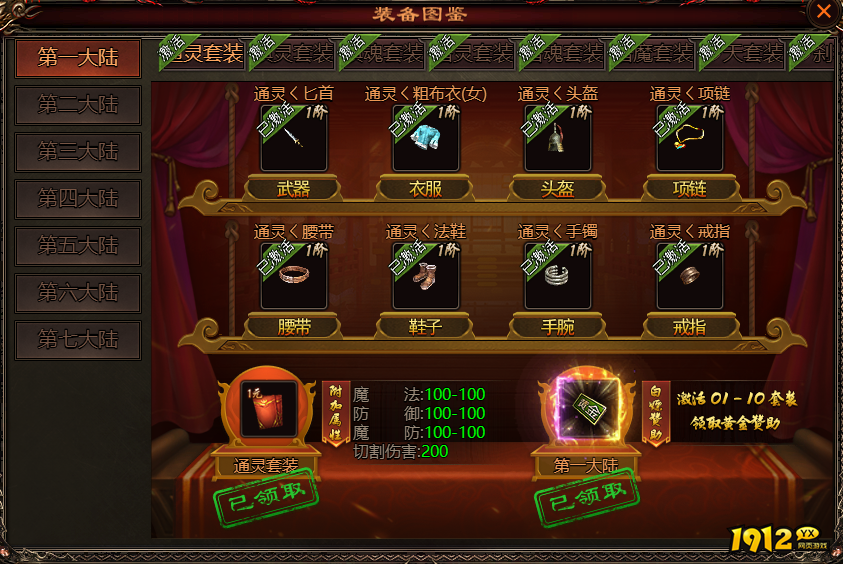Choose 第四大陆 from the continent list

tap(78, 198)
